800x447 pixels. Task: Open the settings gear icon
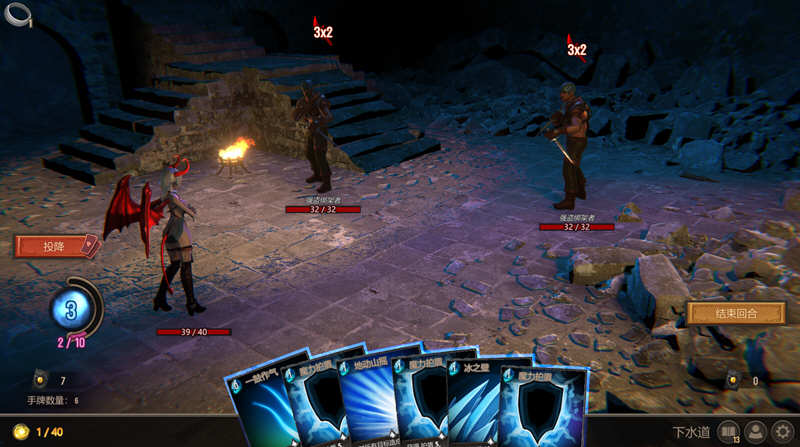point(783,432)
